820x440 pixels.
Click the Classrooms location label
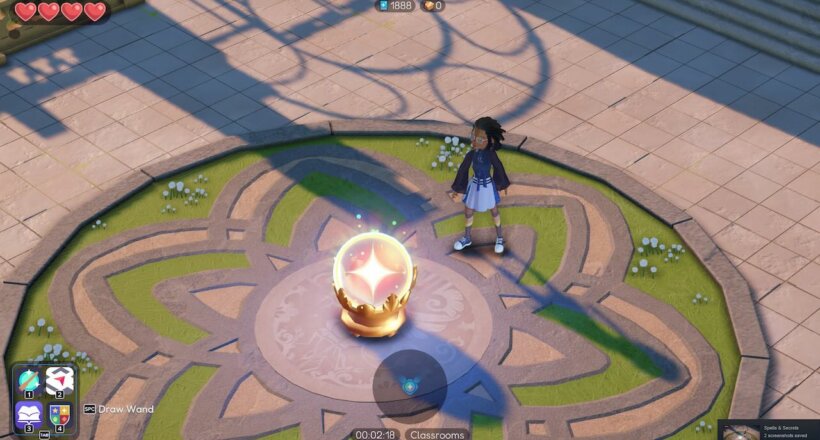click(x=437, y=435)
